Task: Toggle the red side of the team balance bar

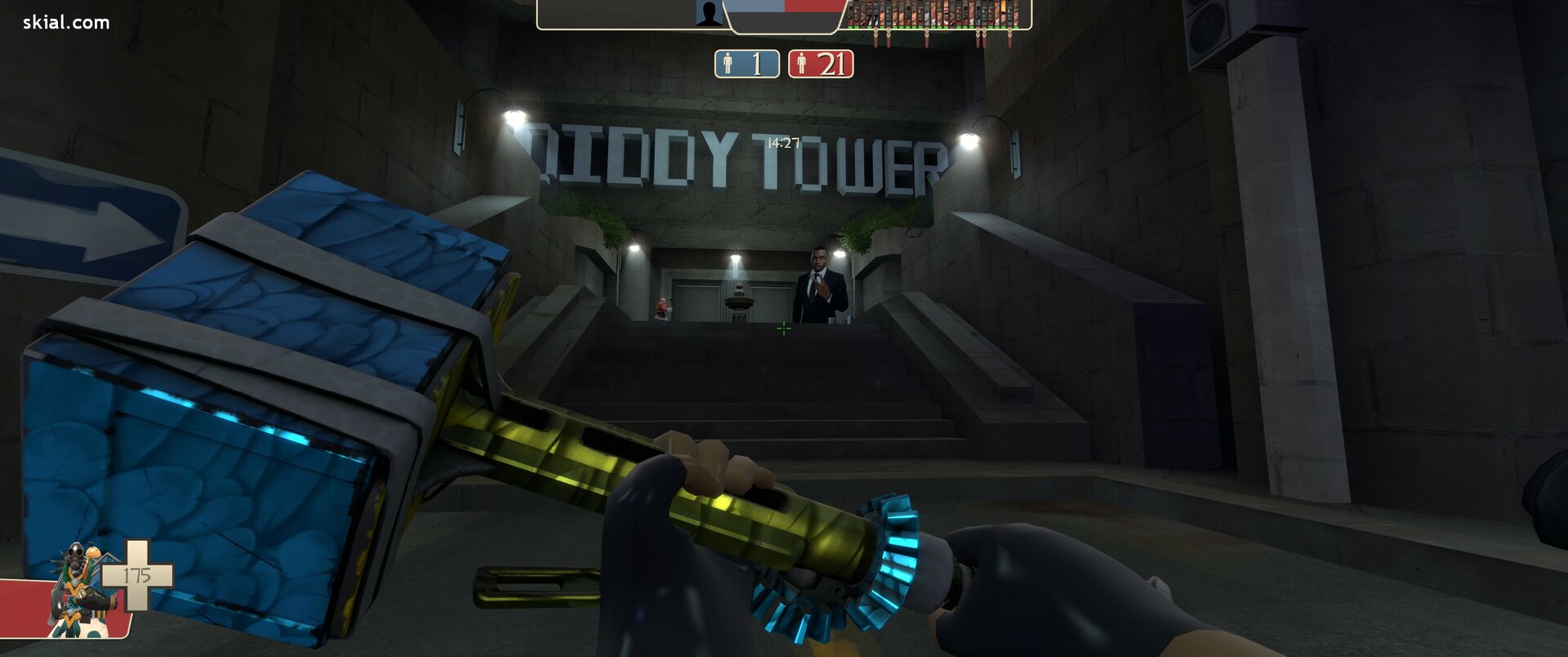Action: pyautogui.click(x=812, y=7)
